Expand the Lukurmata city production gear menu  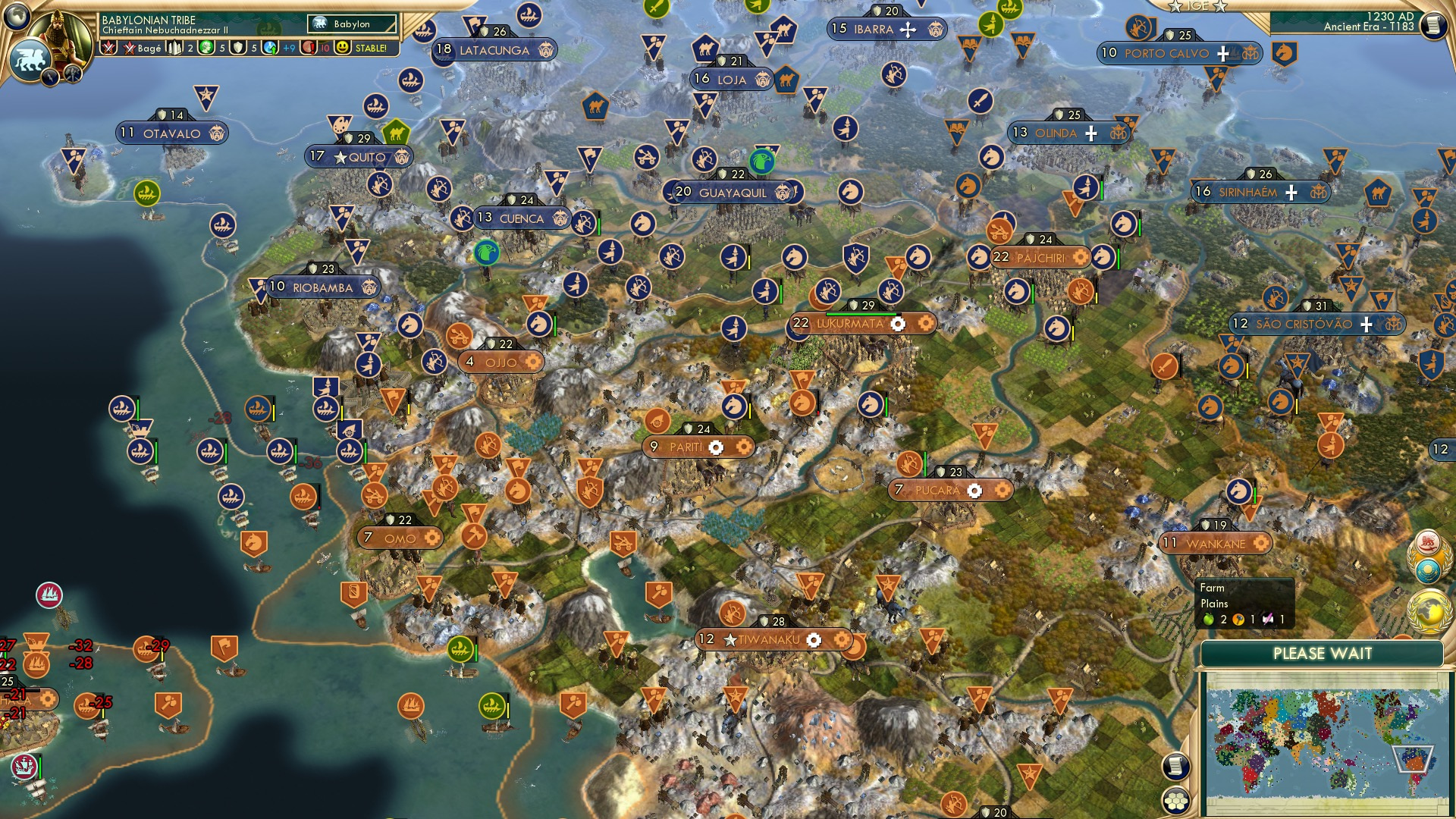tap(898, 323)
